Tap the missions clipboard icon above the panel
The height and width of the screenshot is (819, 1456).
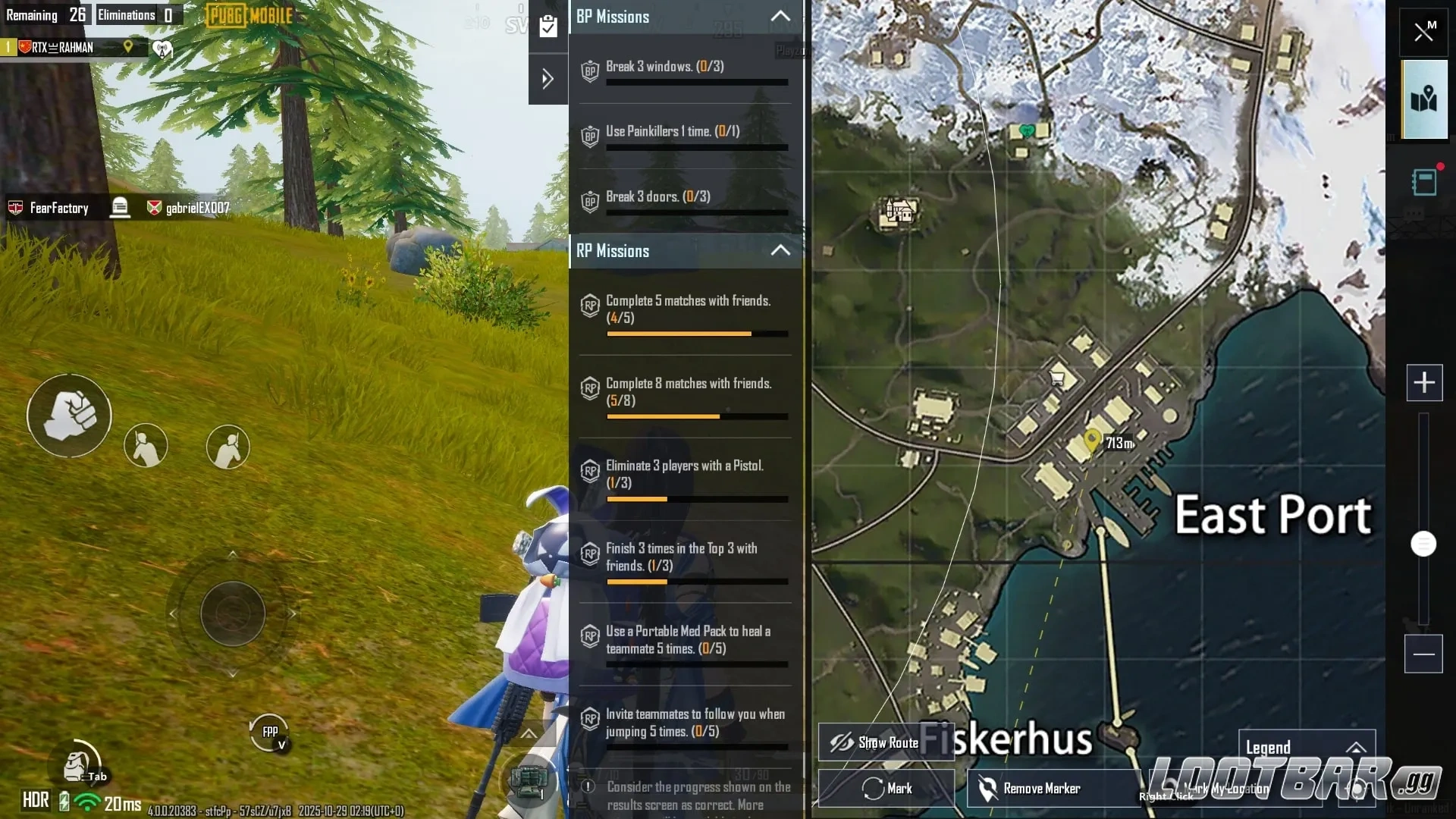point(548,25)
